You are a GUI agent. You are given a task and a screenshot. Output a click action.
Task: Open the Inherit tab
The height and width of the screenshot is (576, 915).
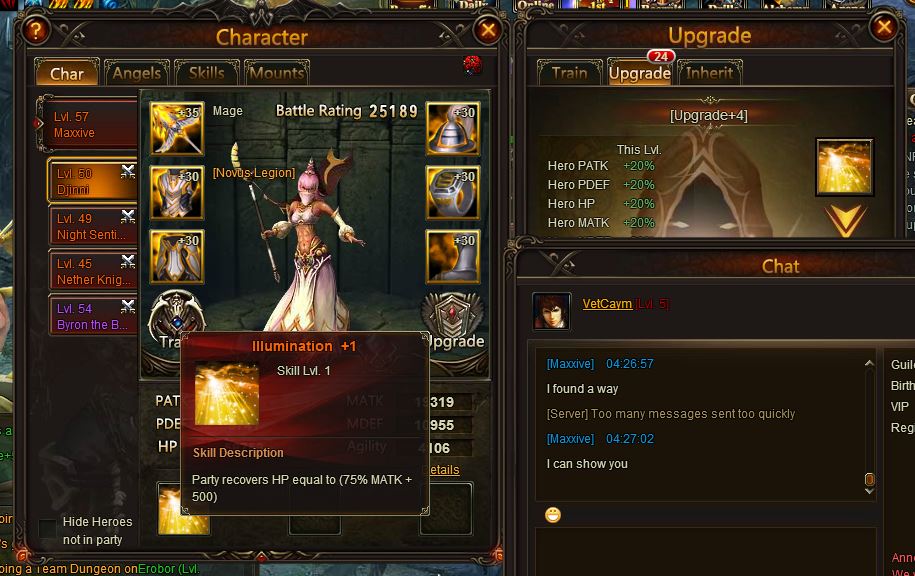point(710,73)
